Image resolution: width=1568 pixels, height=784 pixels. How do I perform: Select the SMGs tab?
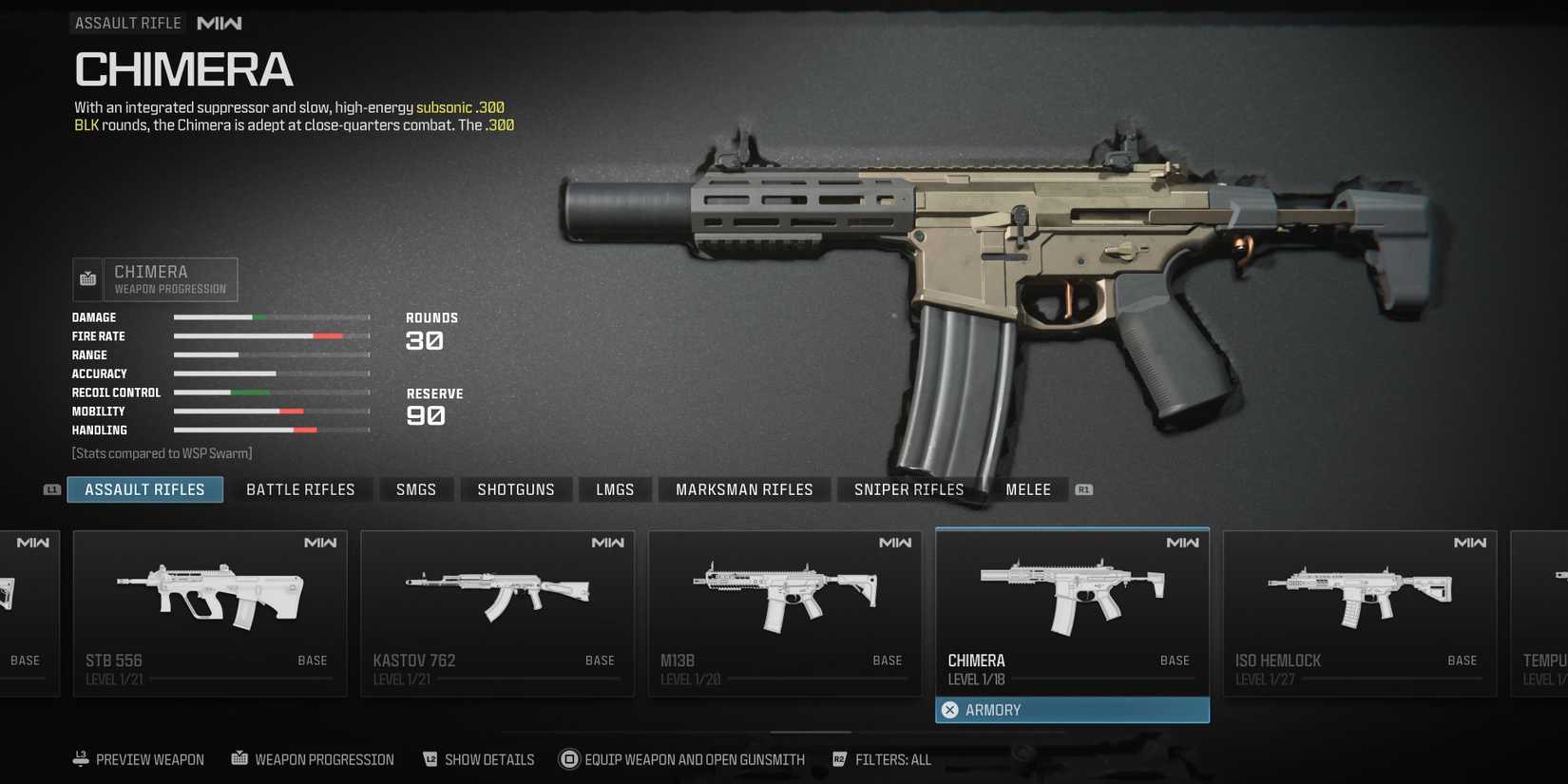coord(416,489)
